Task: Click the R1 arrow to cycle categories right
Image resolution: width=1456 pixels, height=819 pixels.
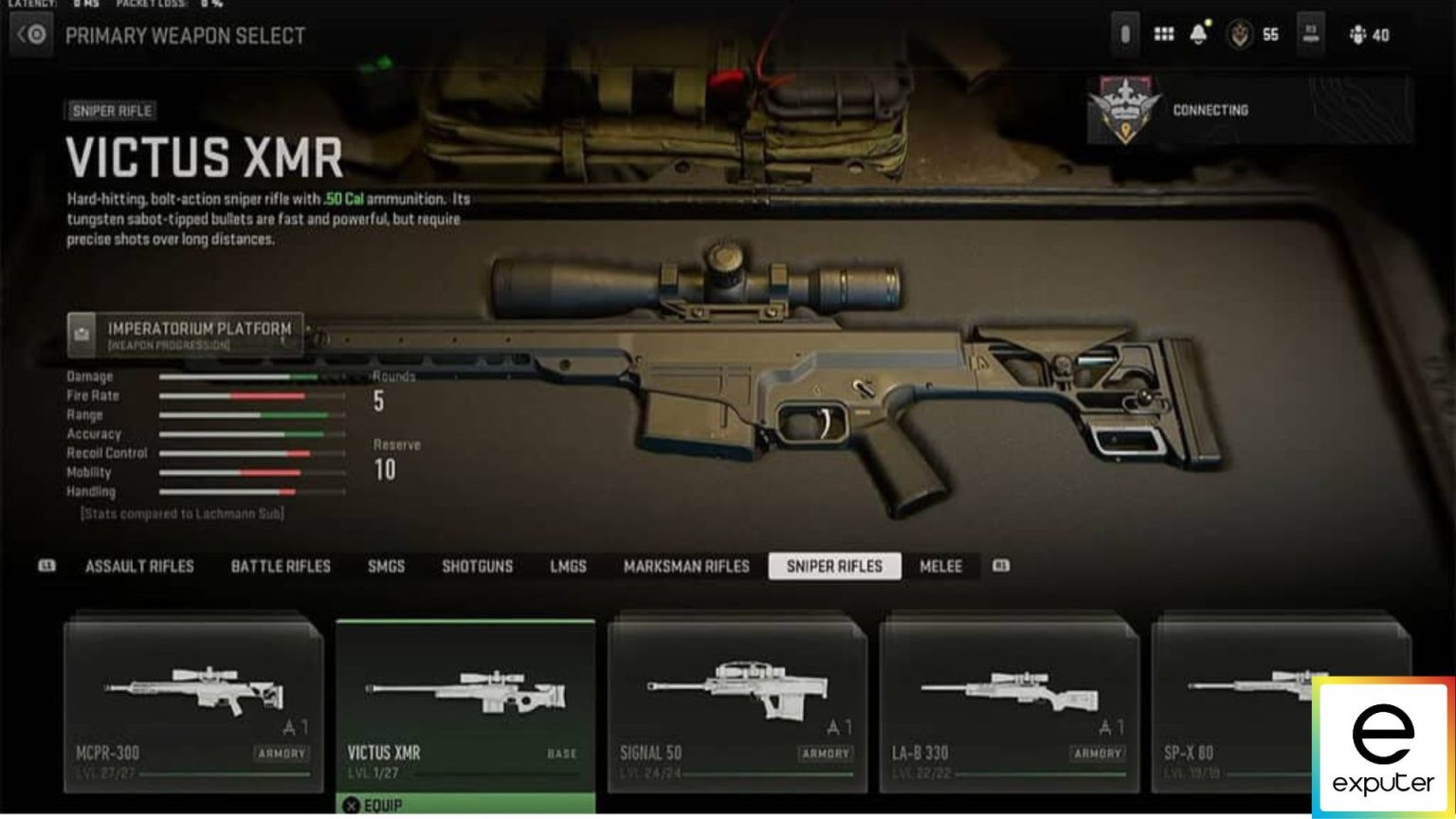Action: pos(1001,566)
